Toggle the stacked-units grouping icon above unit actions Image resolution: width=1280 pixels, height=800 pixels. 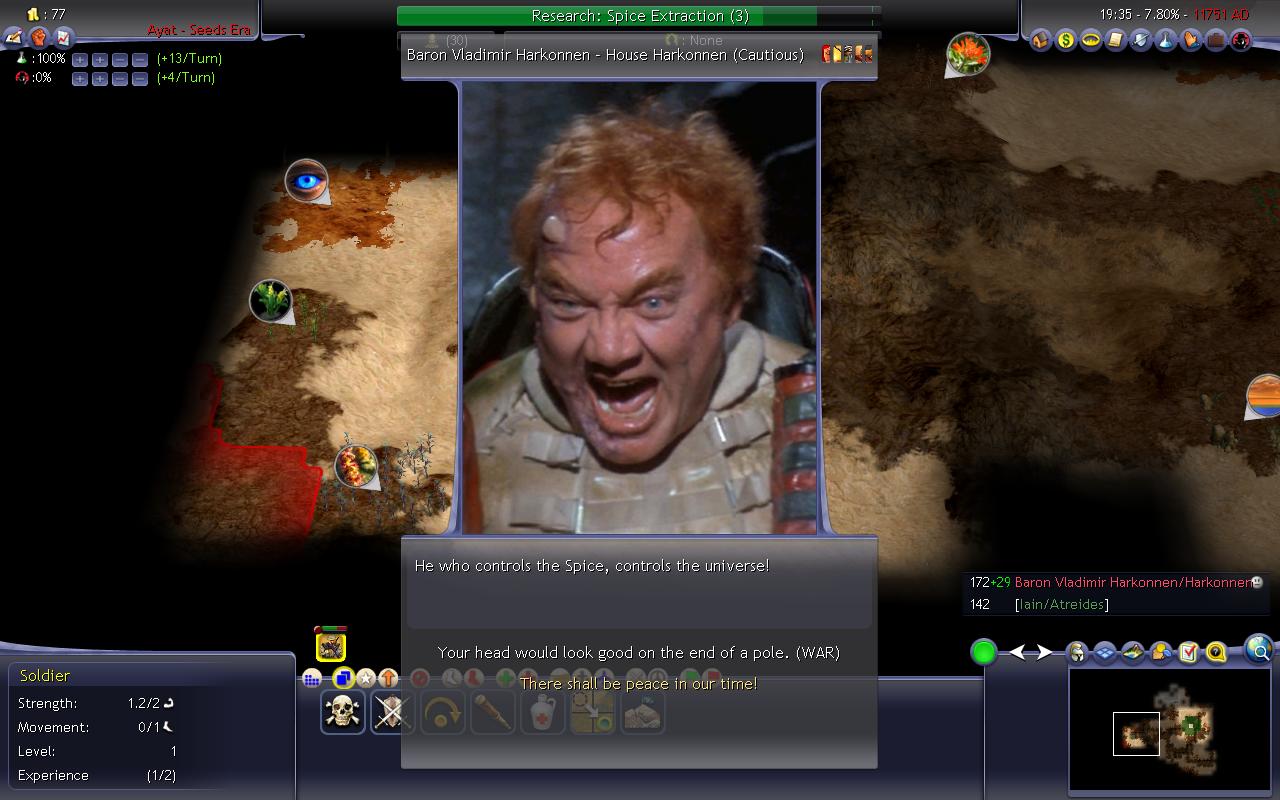coord(343,678)
